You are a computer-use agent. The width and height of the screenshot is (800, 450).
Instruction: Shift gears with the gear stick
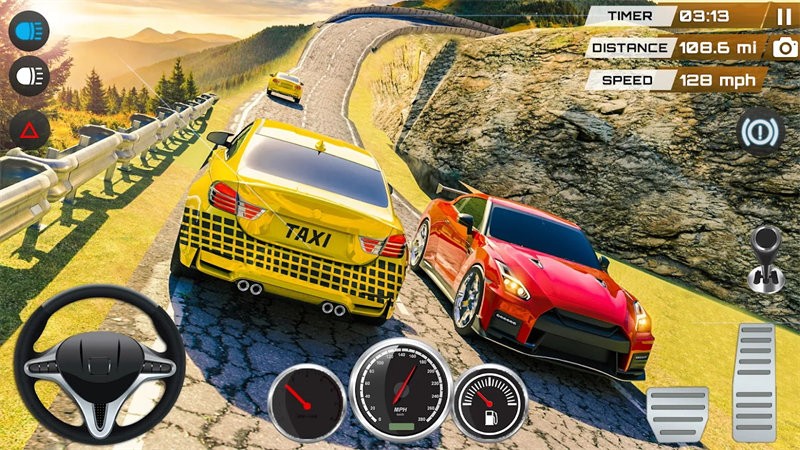coord(765,258)
